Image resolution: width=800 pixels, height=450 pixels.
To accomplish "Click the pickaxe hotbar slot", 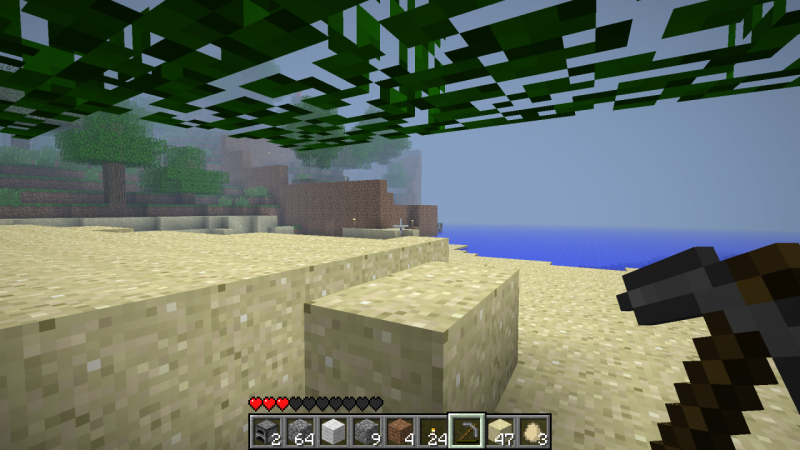I will tap(466, 431).
